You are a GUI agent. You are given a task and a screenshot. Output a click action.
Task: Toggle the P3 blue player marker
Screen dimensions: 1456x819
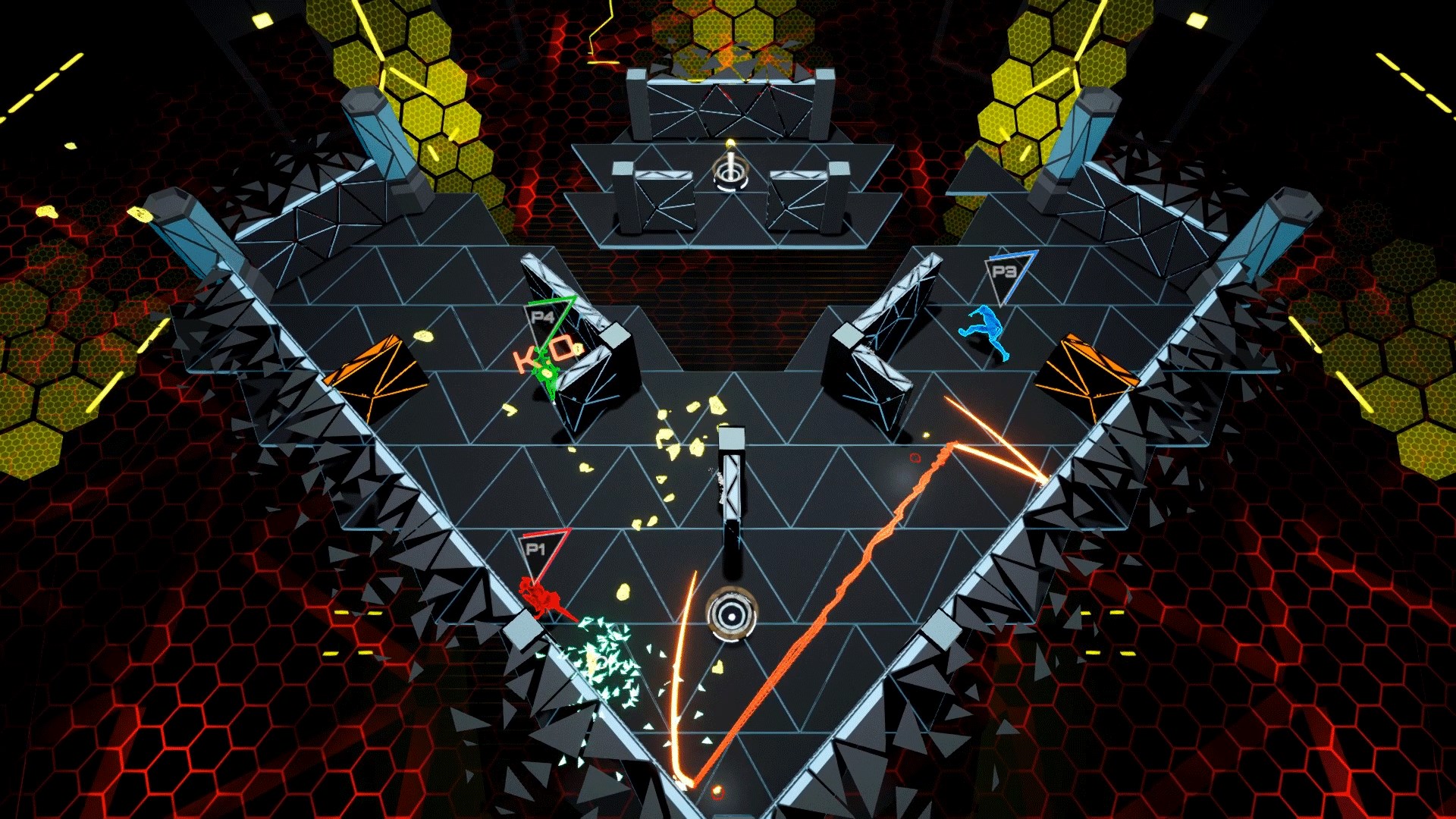click(x=1006, y=277)
